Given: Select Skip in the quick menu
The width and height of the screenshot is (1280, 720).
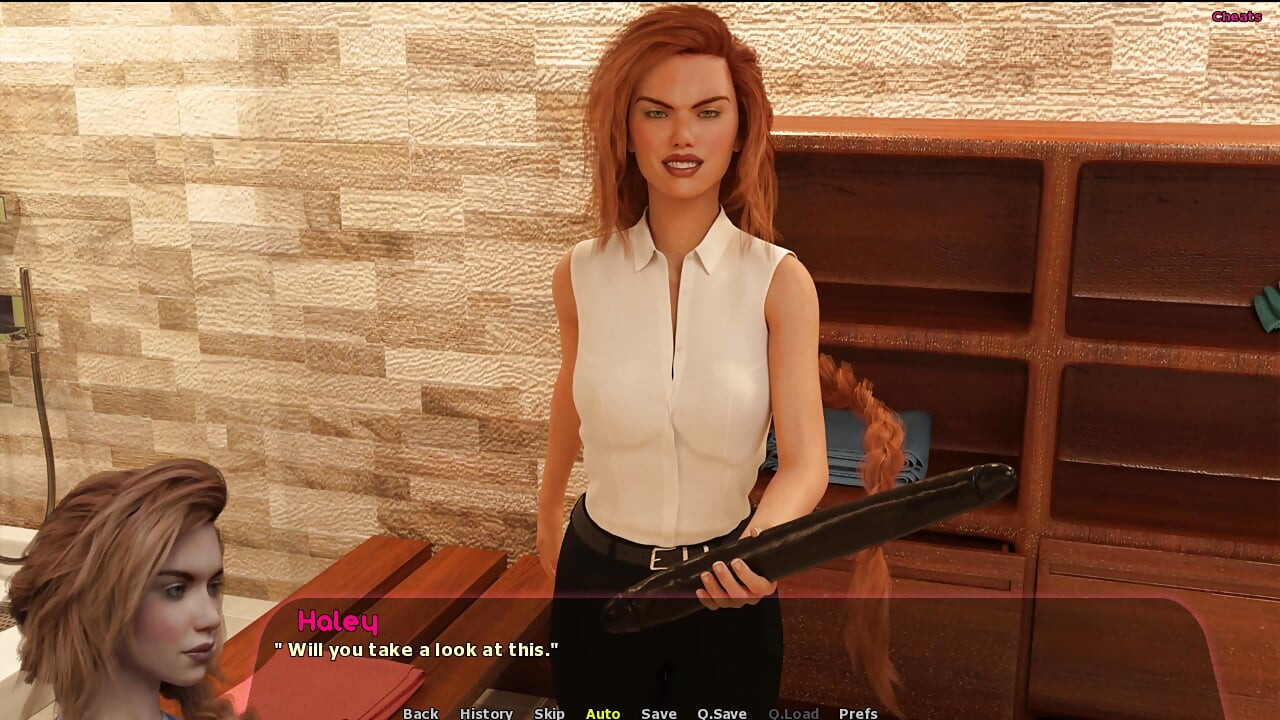Looking at the screenshot, I should tap(550, 713).
